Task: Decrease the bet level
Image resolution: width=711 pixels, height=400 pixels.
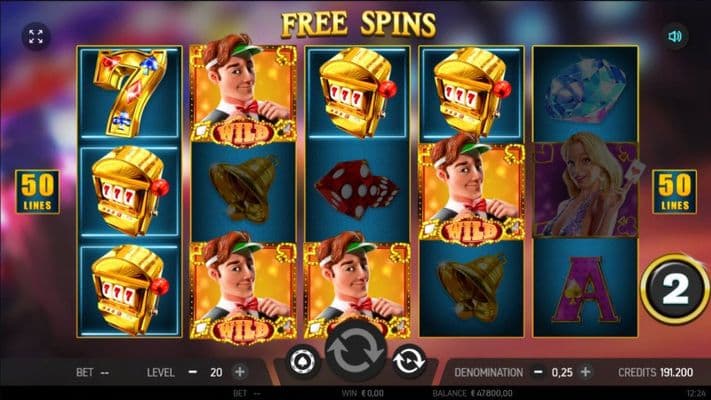Action: pos(191,371)
